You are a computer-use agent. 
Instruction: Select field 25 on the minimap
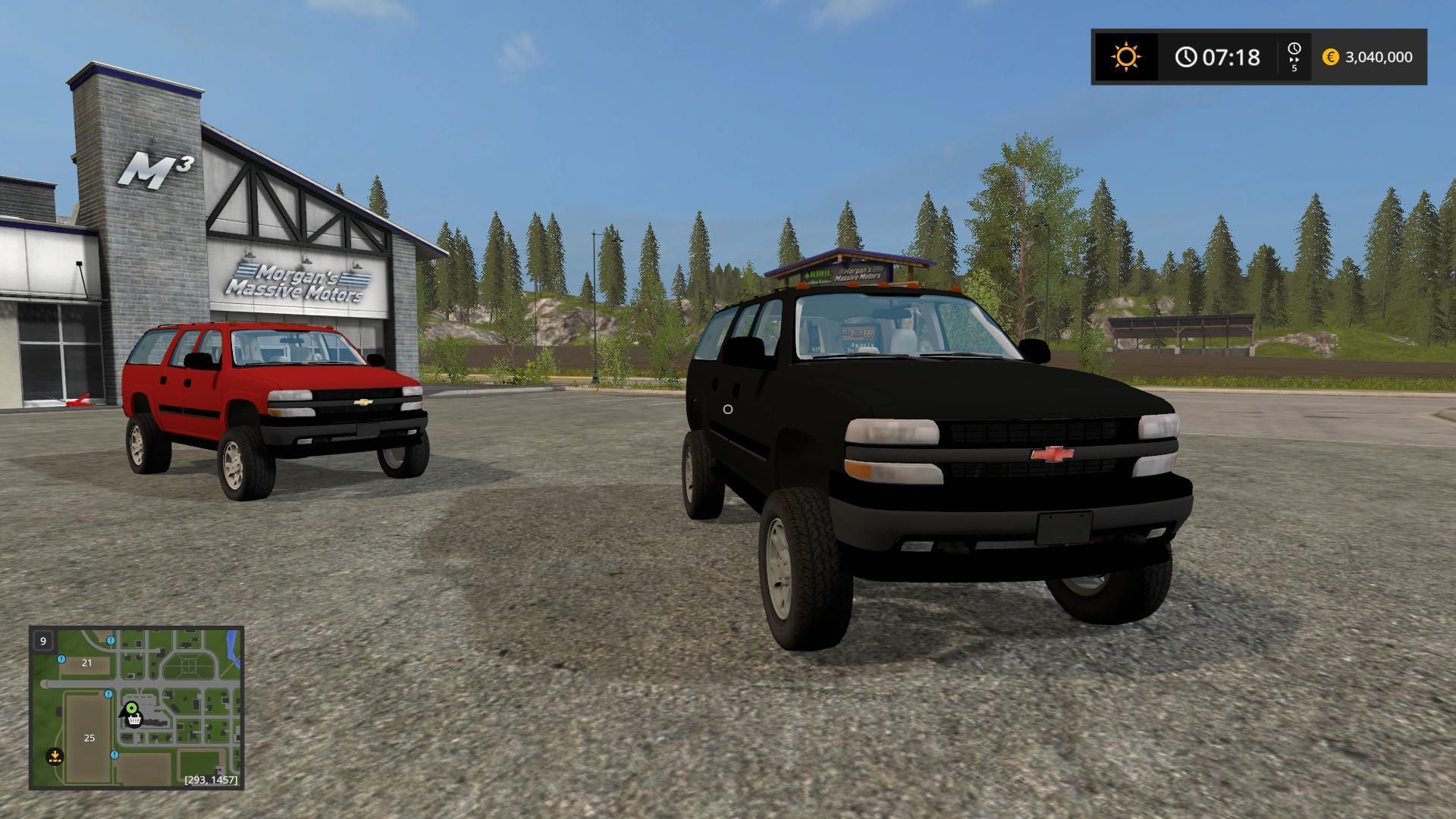(x=89, y=738)
